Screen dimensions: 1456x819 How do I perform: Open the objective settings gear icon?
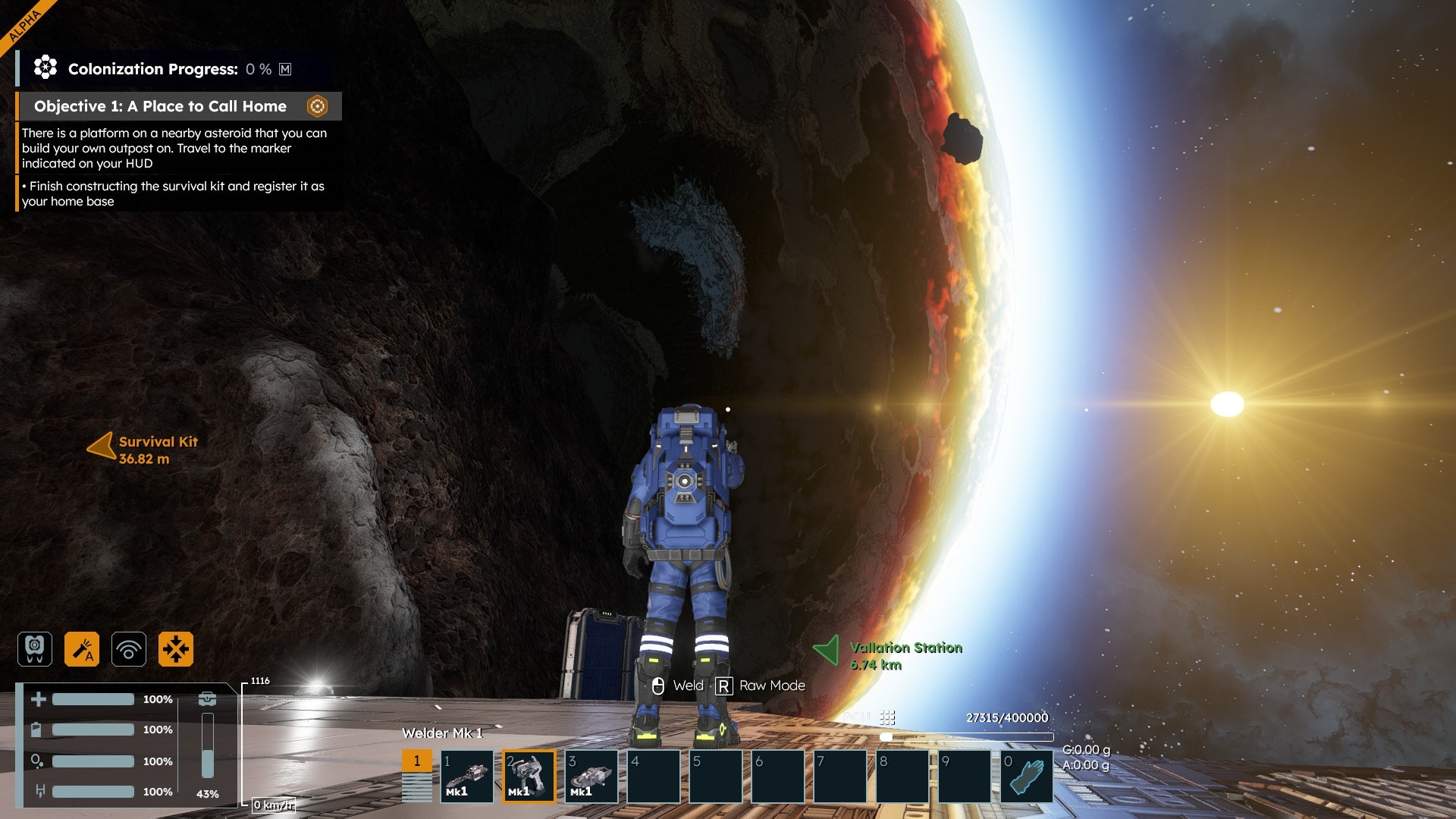click(x=317, y=106)
